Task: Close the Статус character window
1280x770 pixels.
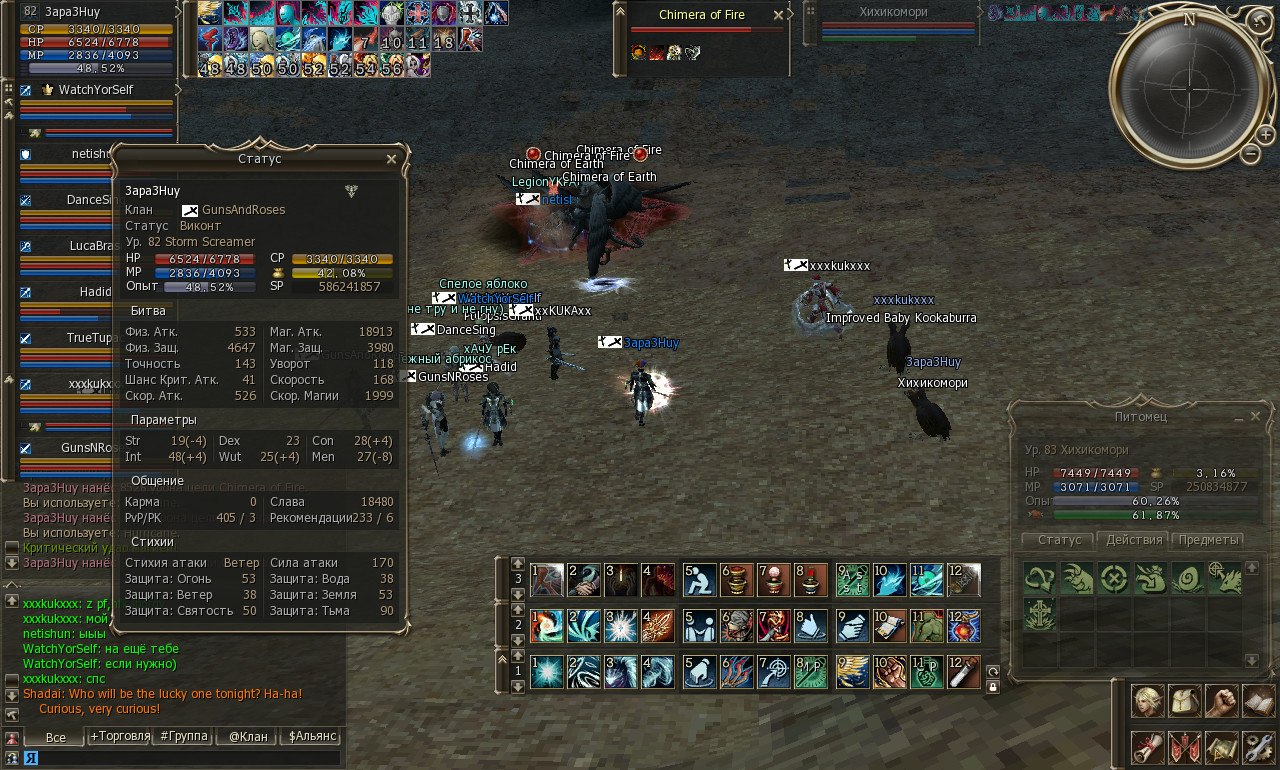Action: point(391,159)
